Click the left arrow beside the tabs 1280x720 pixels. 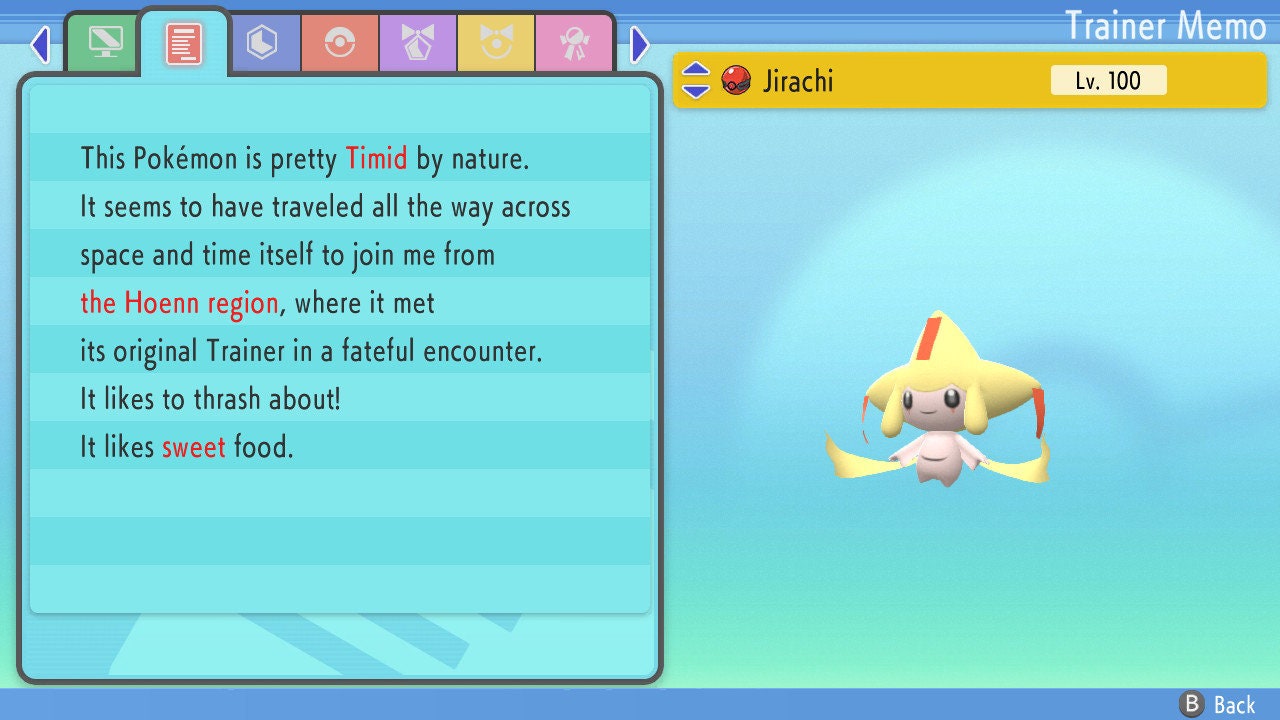pos(40,44)
